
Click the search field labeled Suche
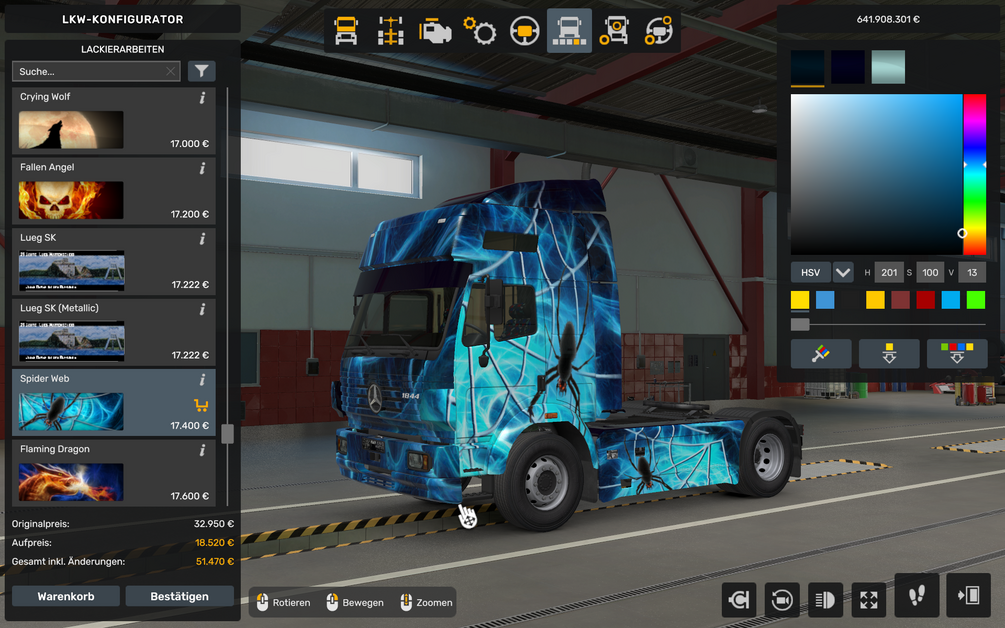(x=88, y=71)
